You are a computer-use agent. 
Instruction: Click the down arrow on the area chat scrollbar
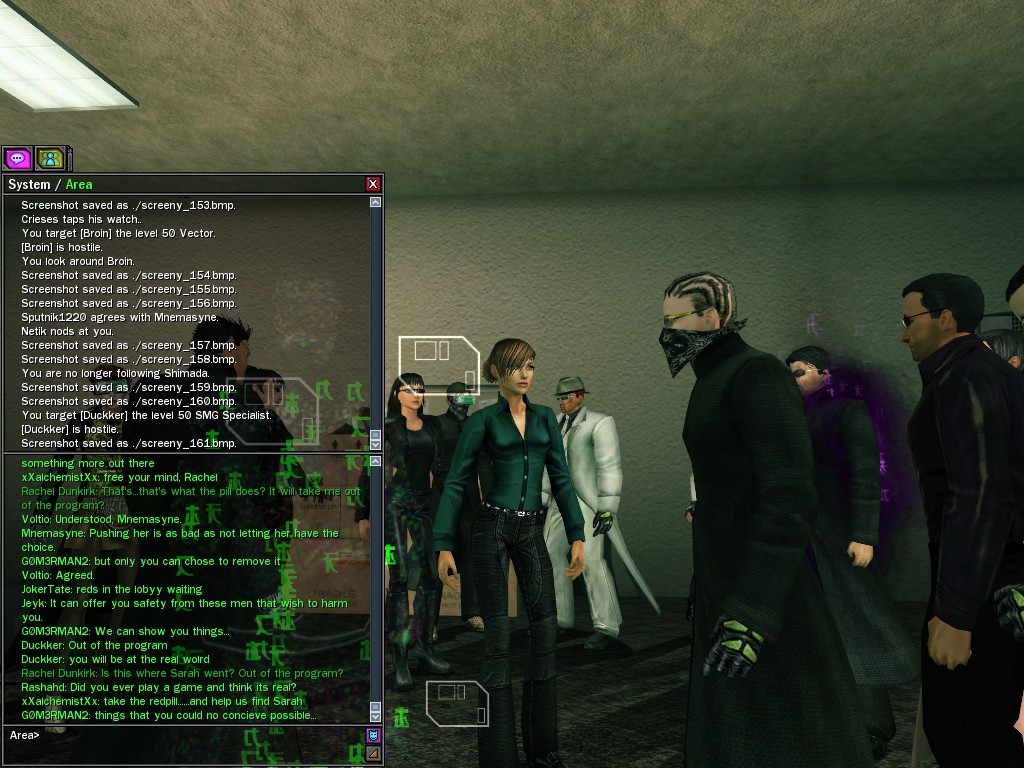coord(376,715)
